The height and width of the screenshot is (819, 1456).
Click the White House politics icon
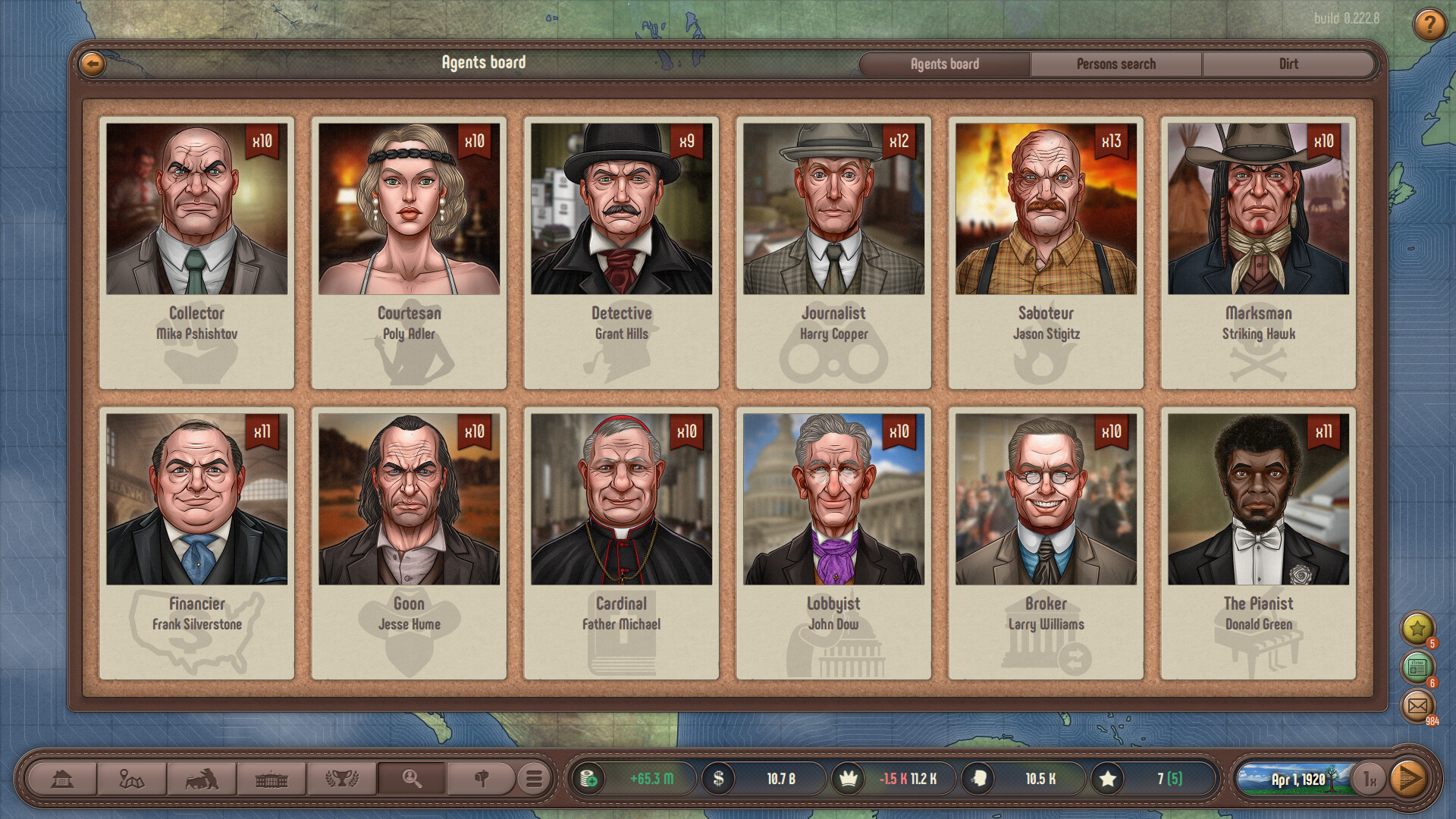272,777
